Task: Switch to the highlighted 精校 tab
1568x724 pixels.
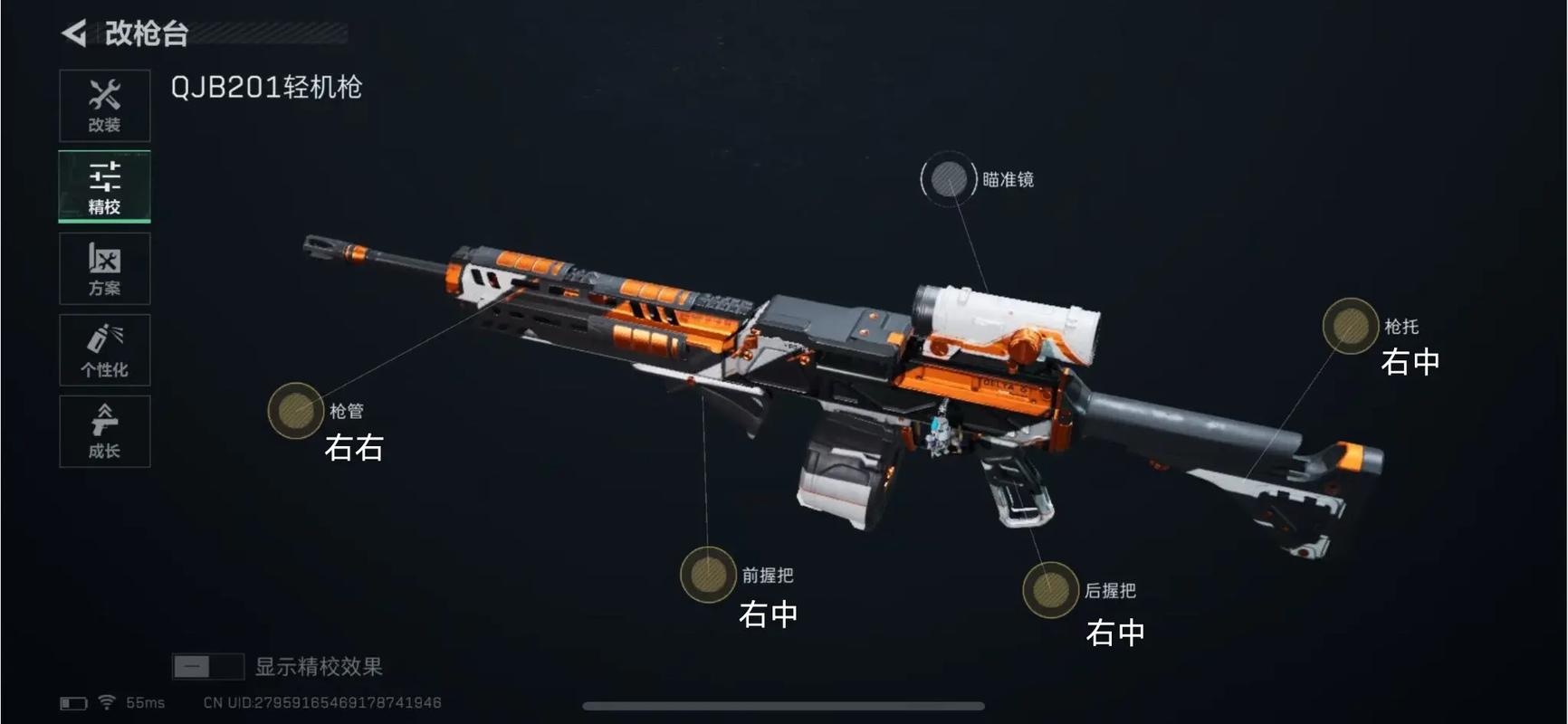Action: (x=104, y=186)
